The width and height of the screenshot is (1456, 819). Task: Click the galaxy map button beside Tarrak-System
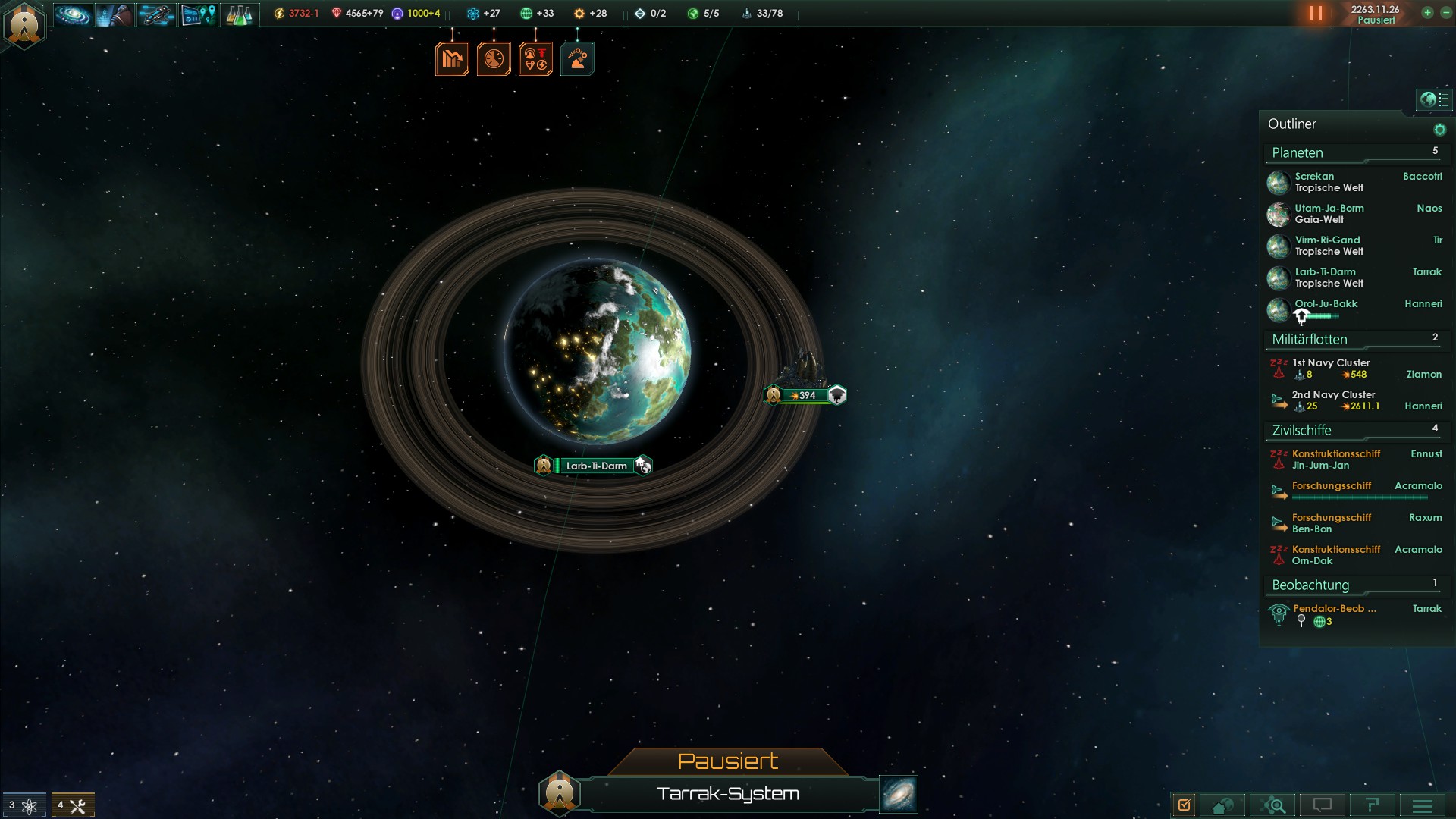click(x=899, y=794)
